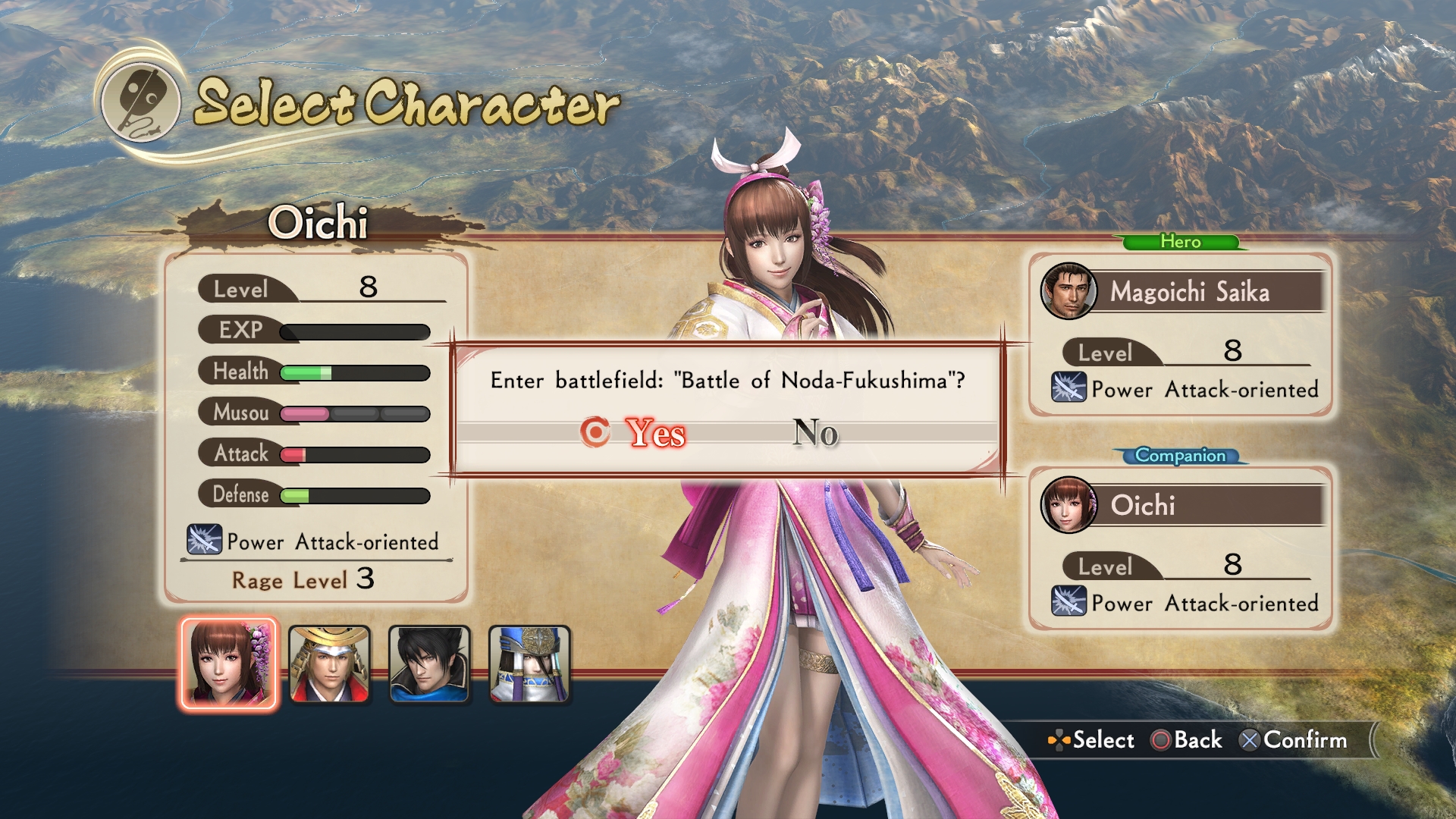Expand the Companion banner panel
The height and width of the screenshot is (819, 1456).
[1181, 456]
